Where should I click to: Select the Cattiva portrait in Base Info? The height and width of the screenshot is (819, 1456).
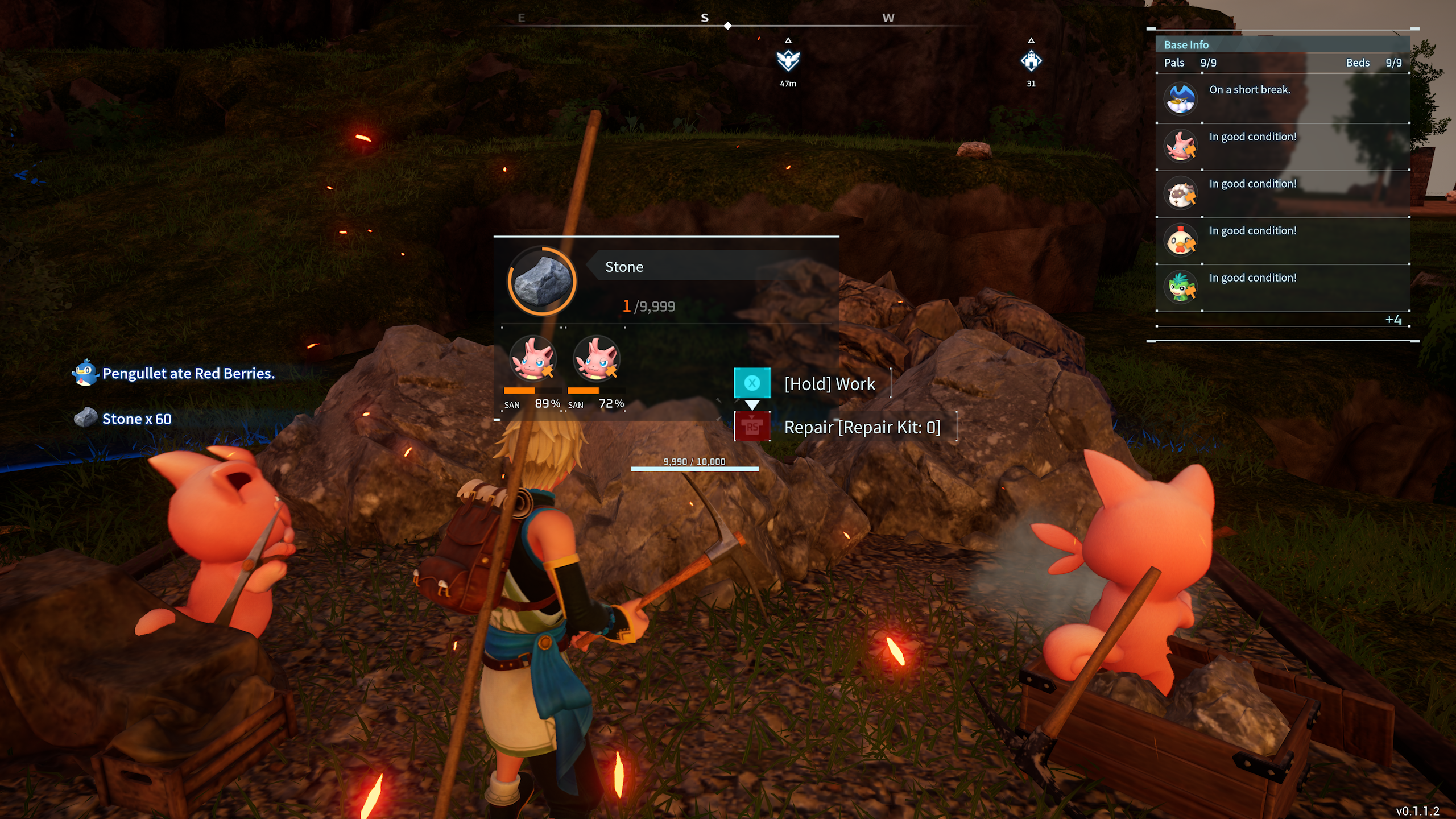coord(1180,146)
